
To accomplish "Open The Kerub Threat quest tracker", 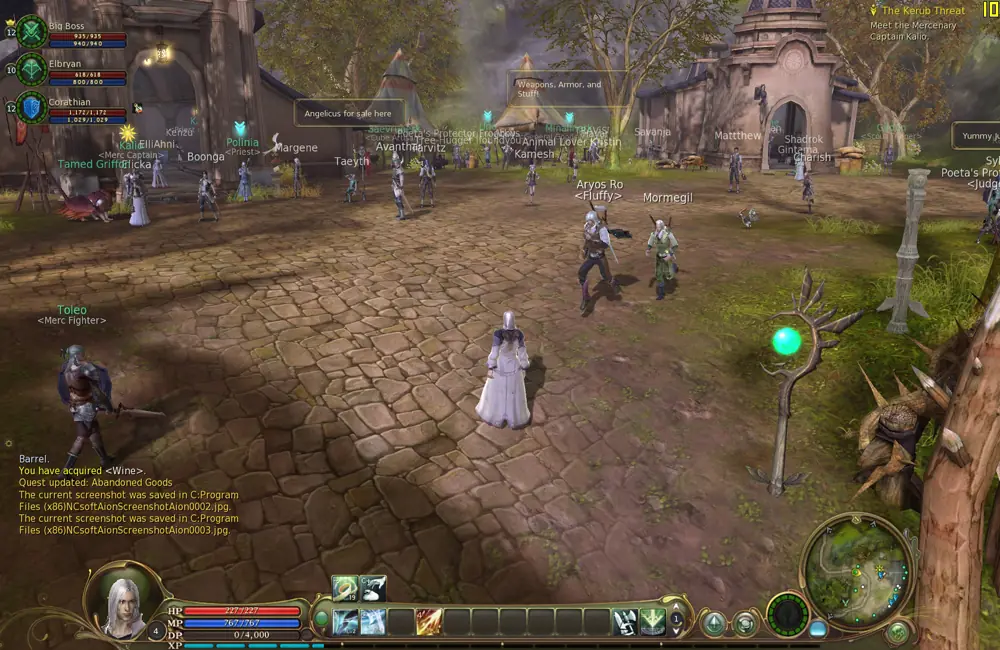I will [x=922, y=11].
